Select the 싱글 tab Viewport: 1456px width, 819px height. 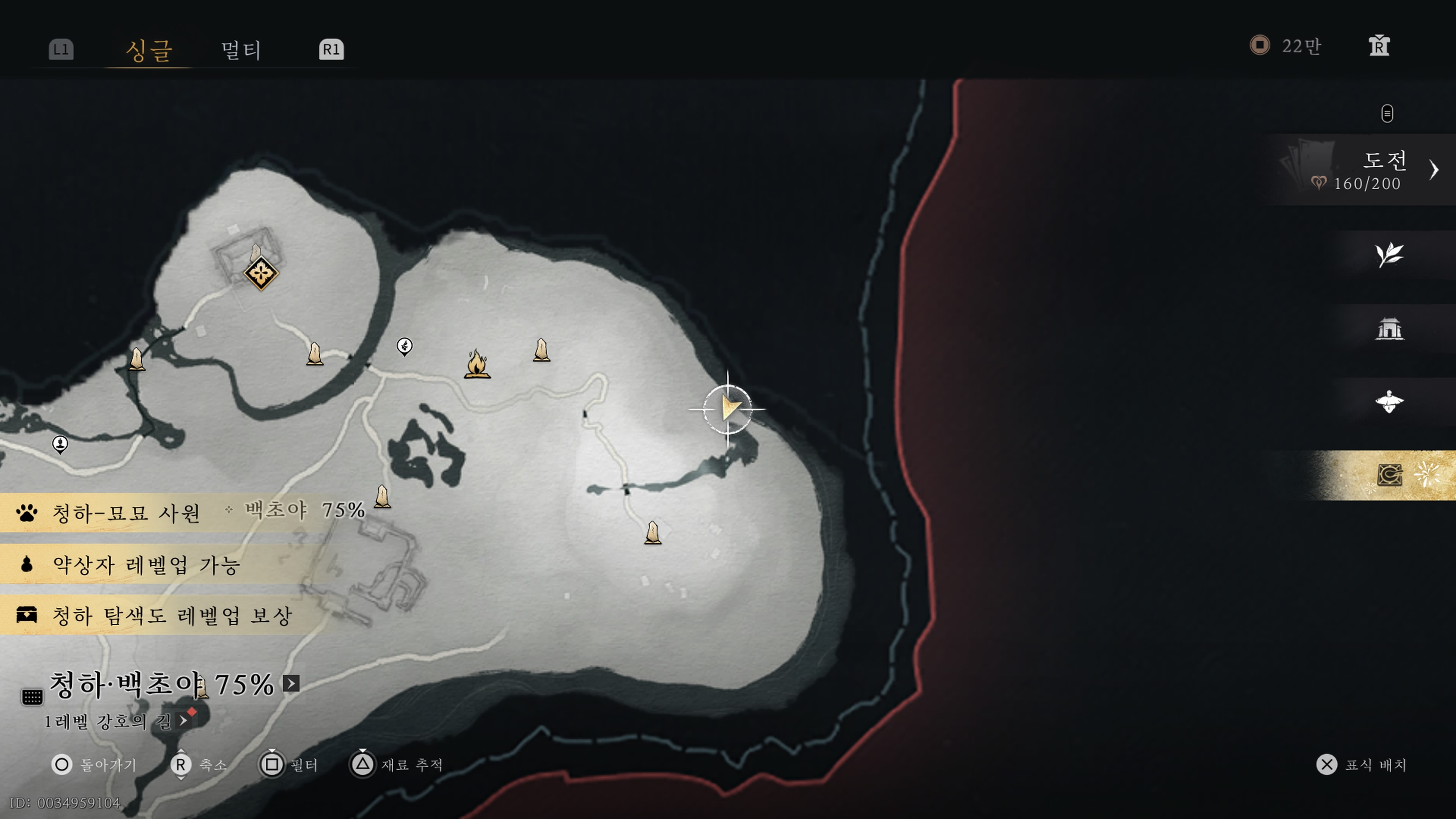pyautogui.click(x=149, y=50)
